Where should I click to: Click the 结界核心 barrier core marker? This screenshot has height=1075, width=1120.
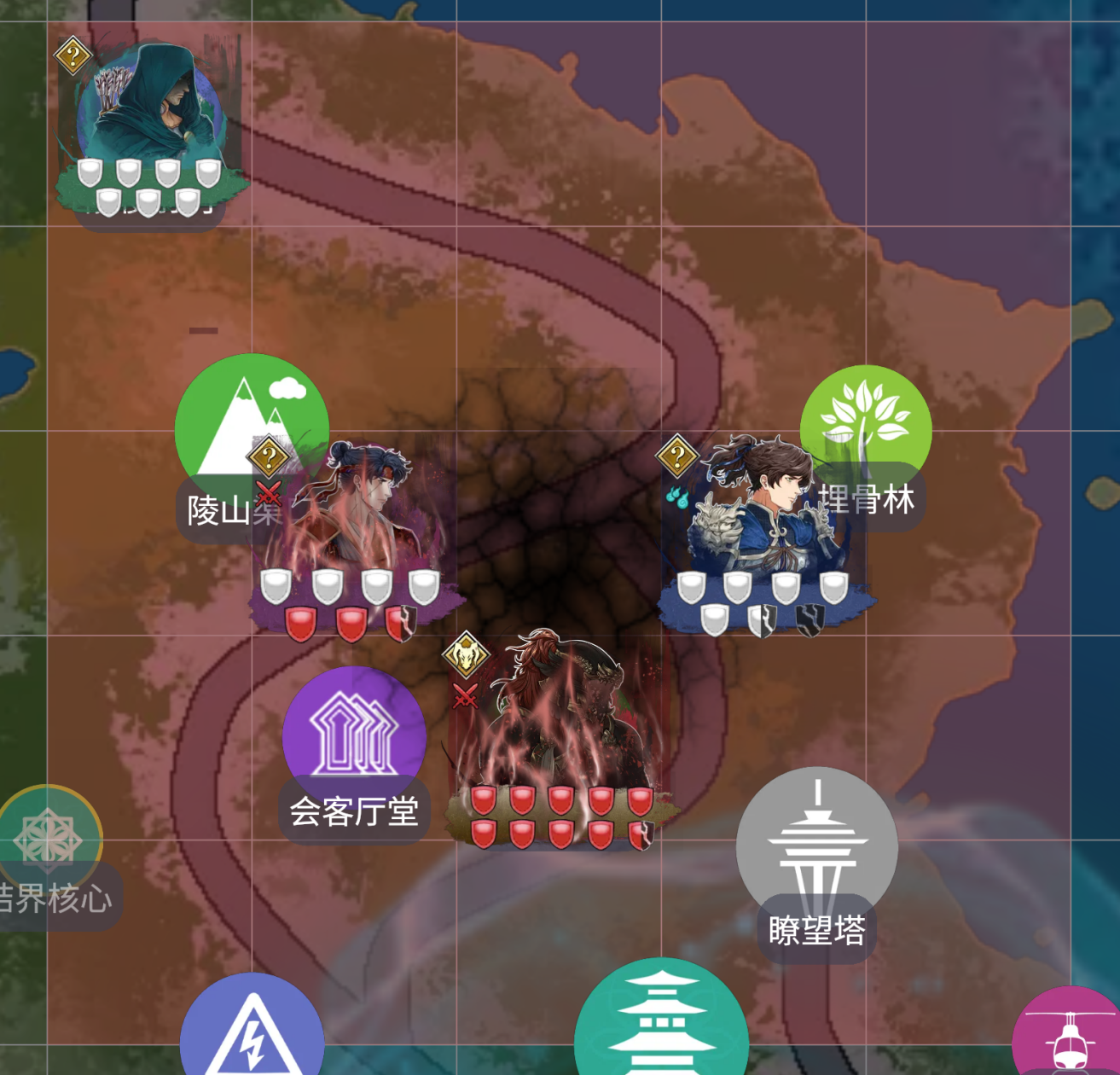point(49,836)
